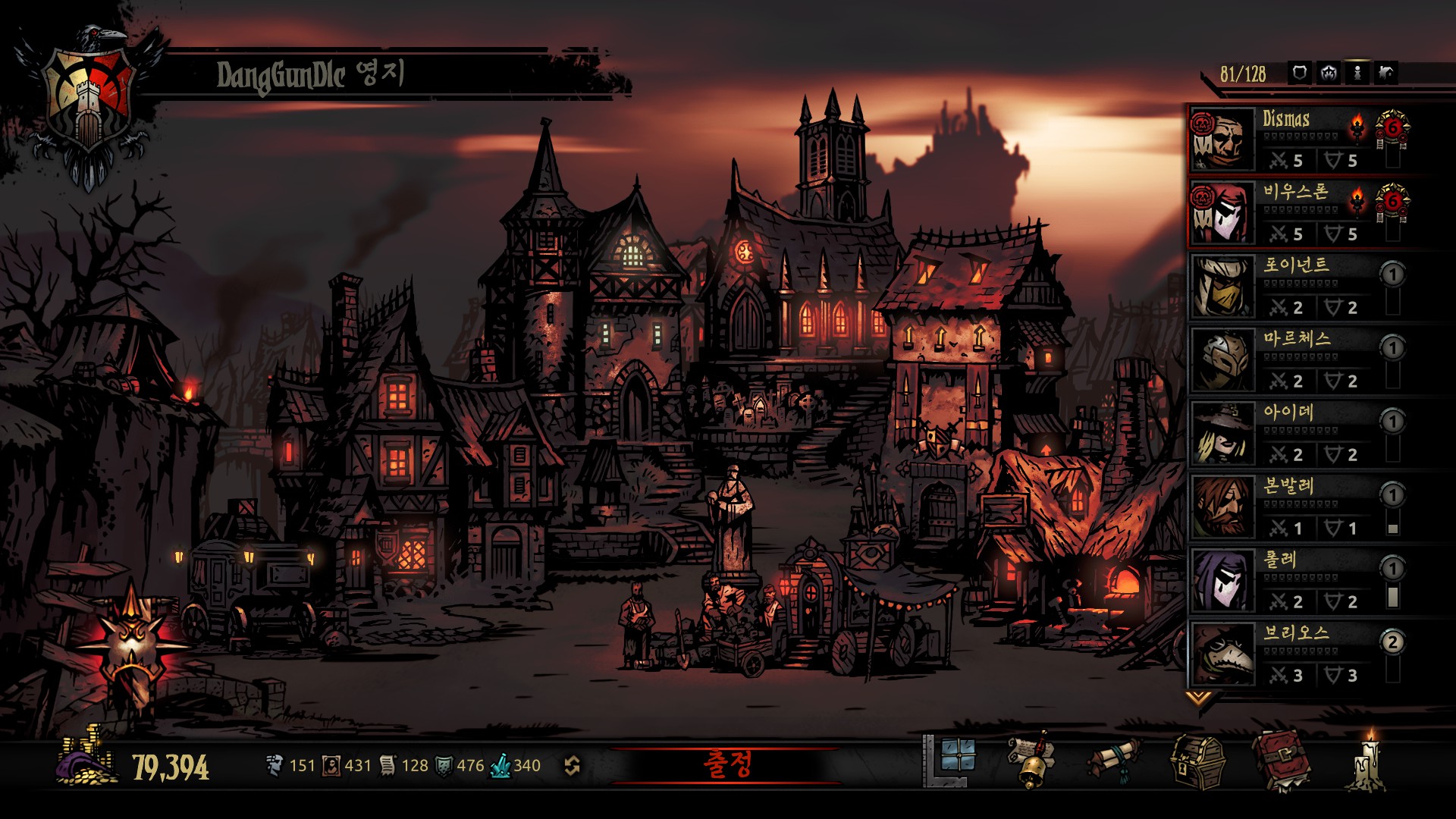
Task: Click the roster's scroll-down arrow
Action: click(x=1198, y=697)
